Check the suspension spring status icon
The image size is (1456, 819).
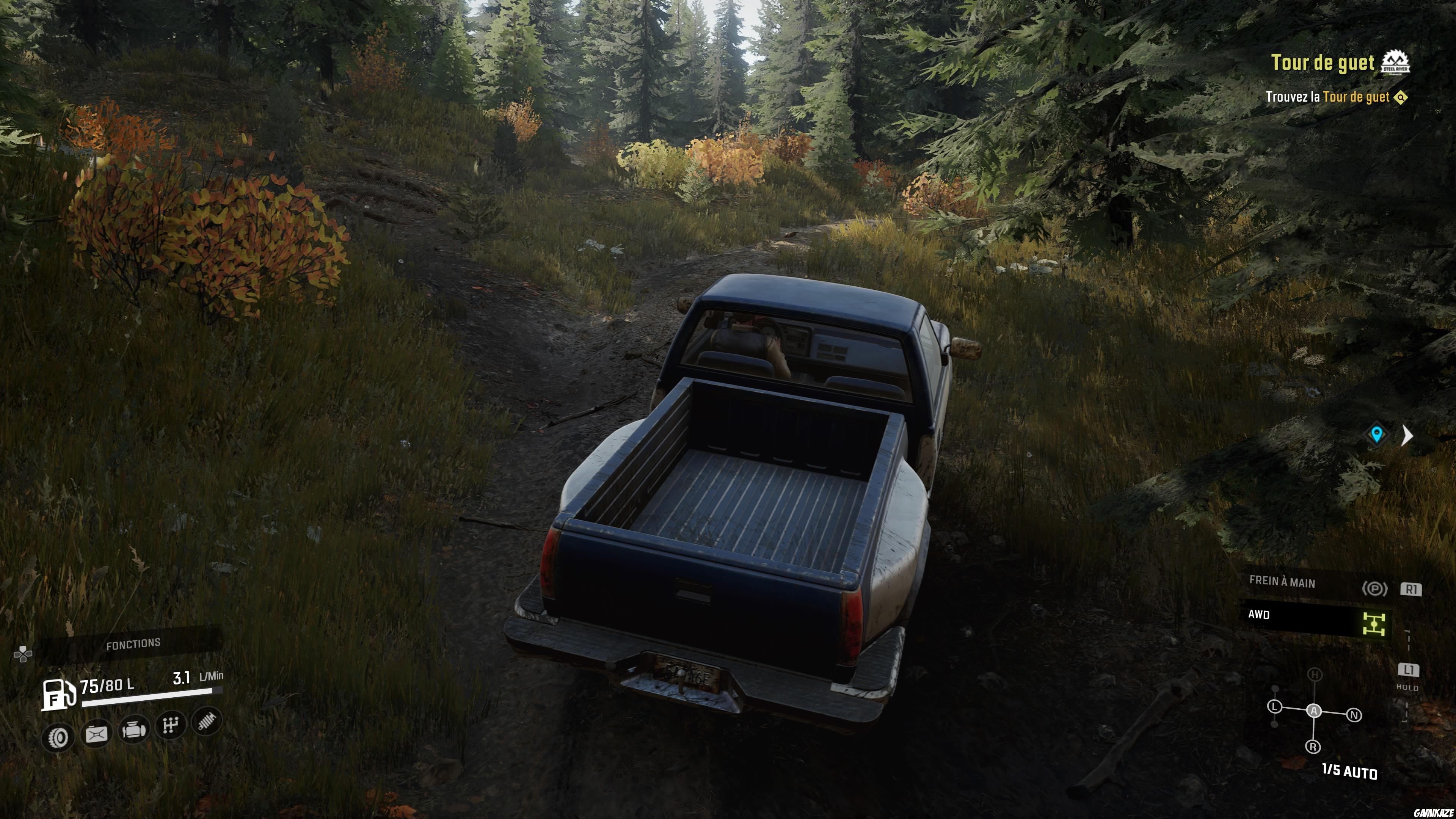(x=207, y=722)
